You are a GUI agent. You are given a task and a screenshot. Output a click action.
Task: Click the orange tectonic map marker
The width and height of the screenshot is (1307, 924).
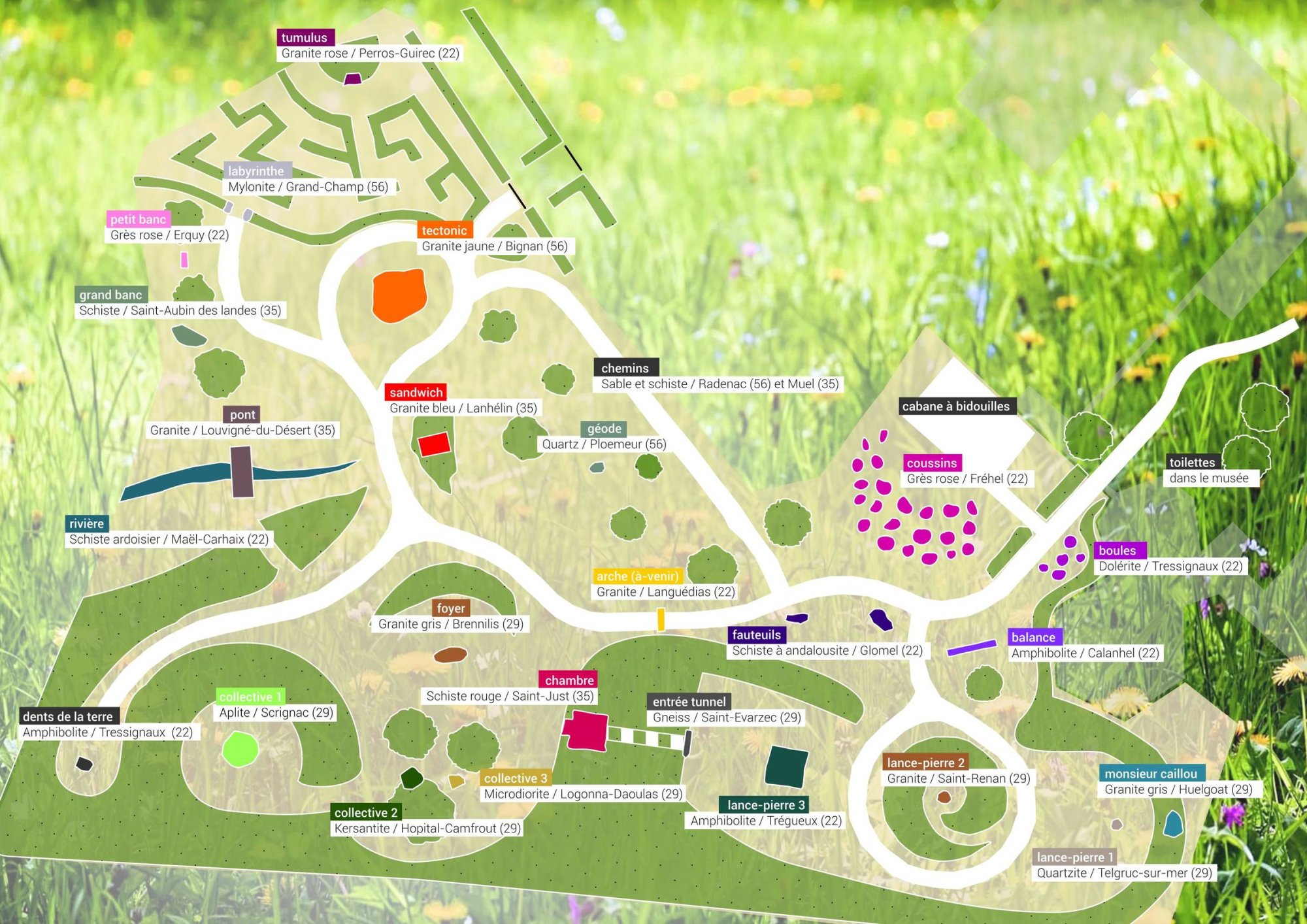(399, 295)
